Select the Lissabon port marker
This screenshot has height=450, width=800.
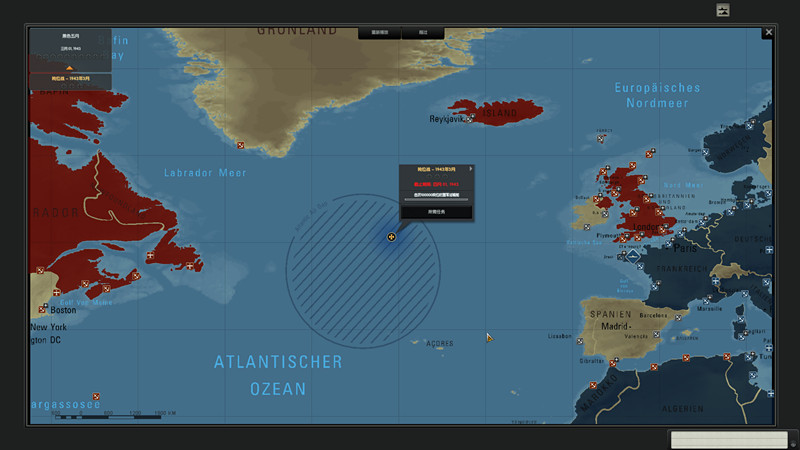pos(580,340)
